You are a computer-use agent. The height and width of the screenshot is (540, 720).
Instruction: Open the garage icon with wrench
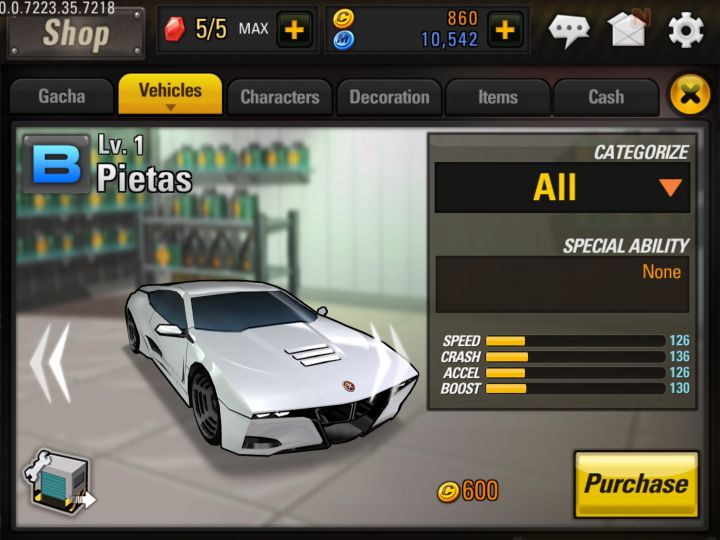click(57, 486)
